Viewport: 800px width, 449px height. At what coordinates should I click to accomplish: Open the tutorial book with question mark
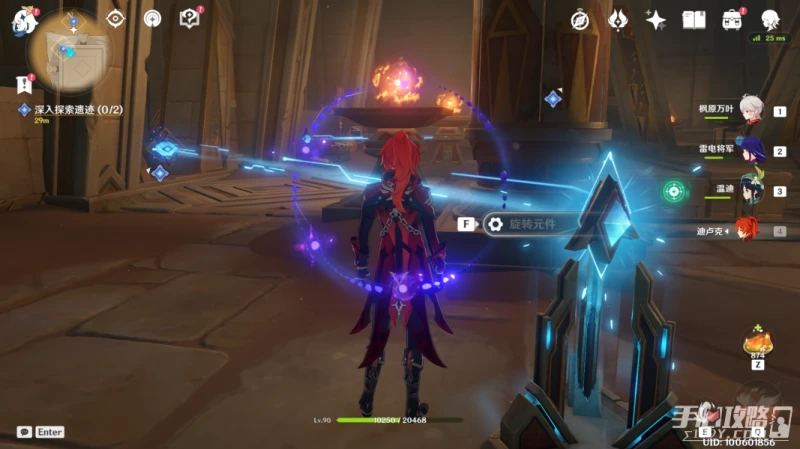point(189,18)
